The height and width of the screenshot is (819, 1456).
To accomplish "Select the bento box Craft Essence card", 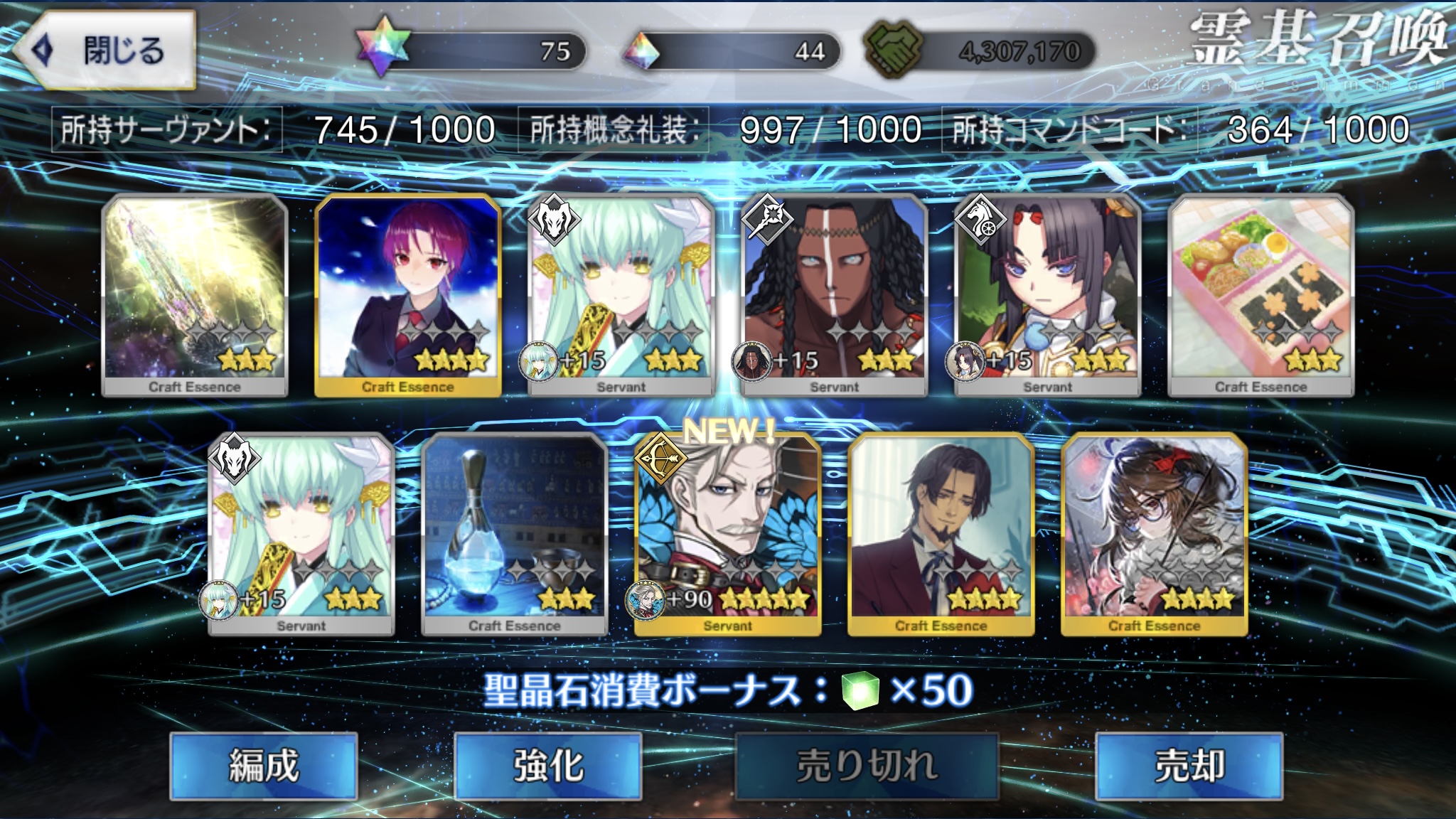I will 1260,294.
